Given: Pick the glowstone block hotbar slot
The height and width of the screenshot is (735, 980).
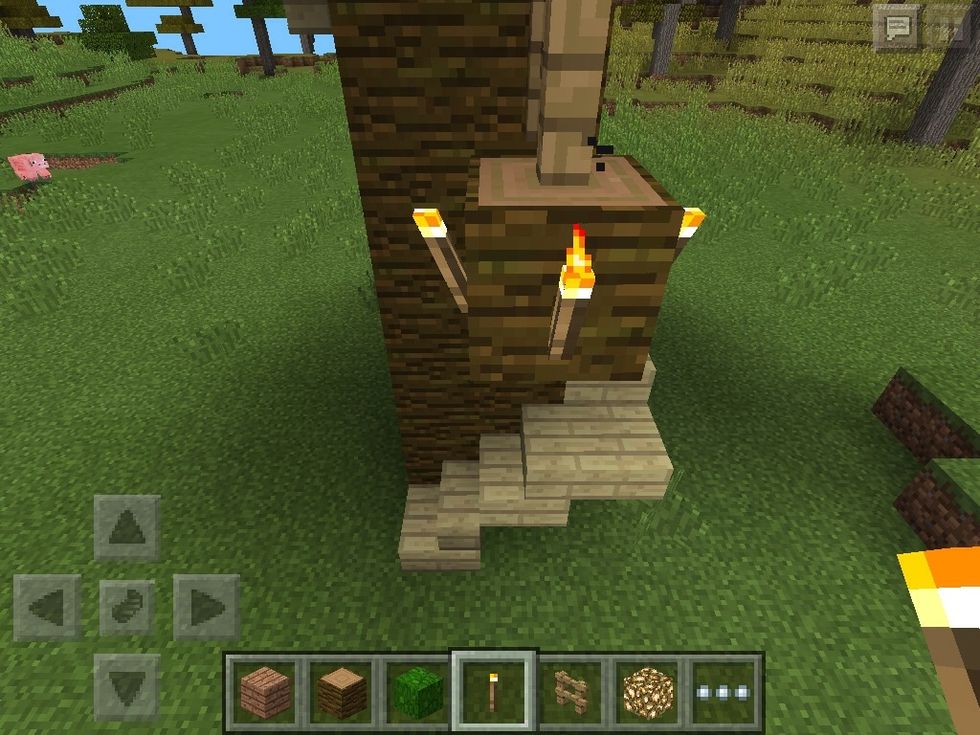Looking at the screenshot, I should (x=648, y=692).
